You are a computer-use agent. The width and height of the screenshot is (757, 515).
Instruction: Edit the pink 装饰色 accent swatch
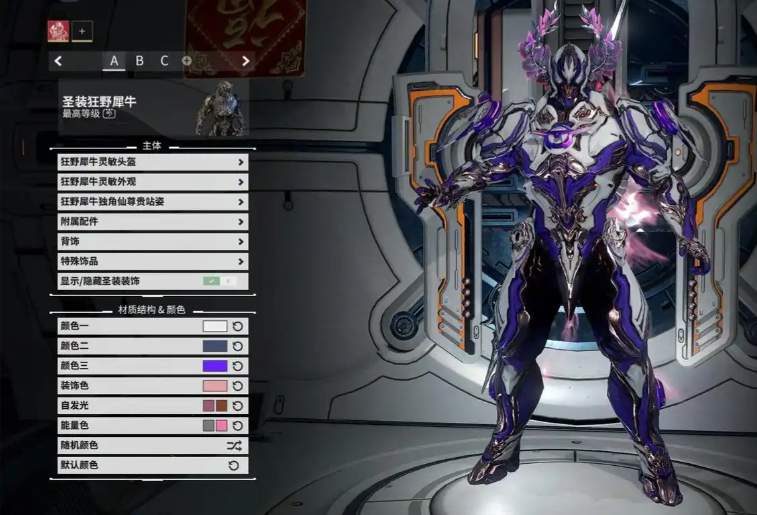pyautogui.click(x=215, y=386)
